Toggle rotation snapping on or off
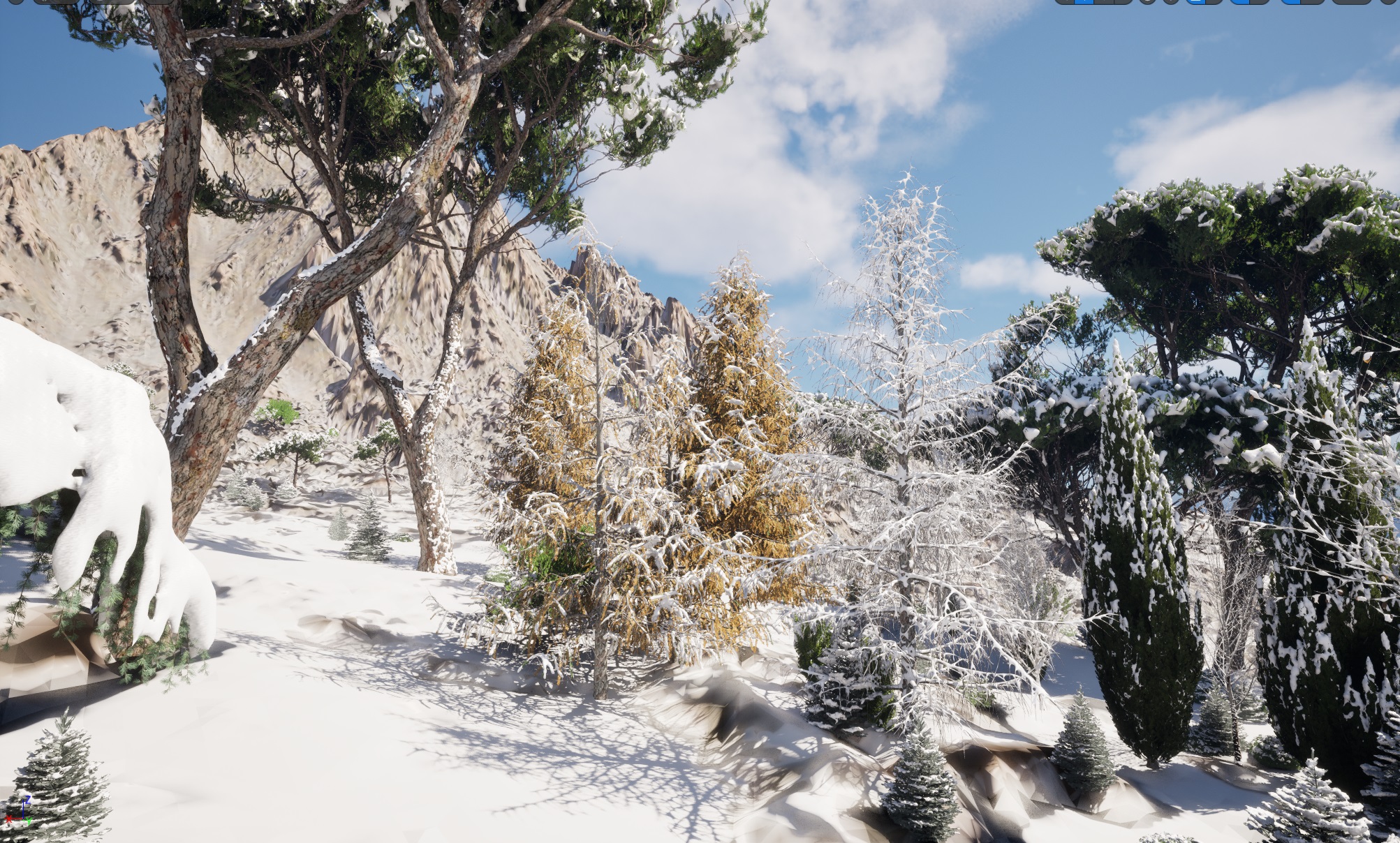This screenshot has height=843, width=1400. 1241,4
